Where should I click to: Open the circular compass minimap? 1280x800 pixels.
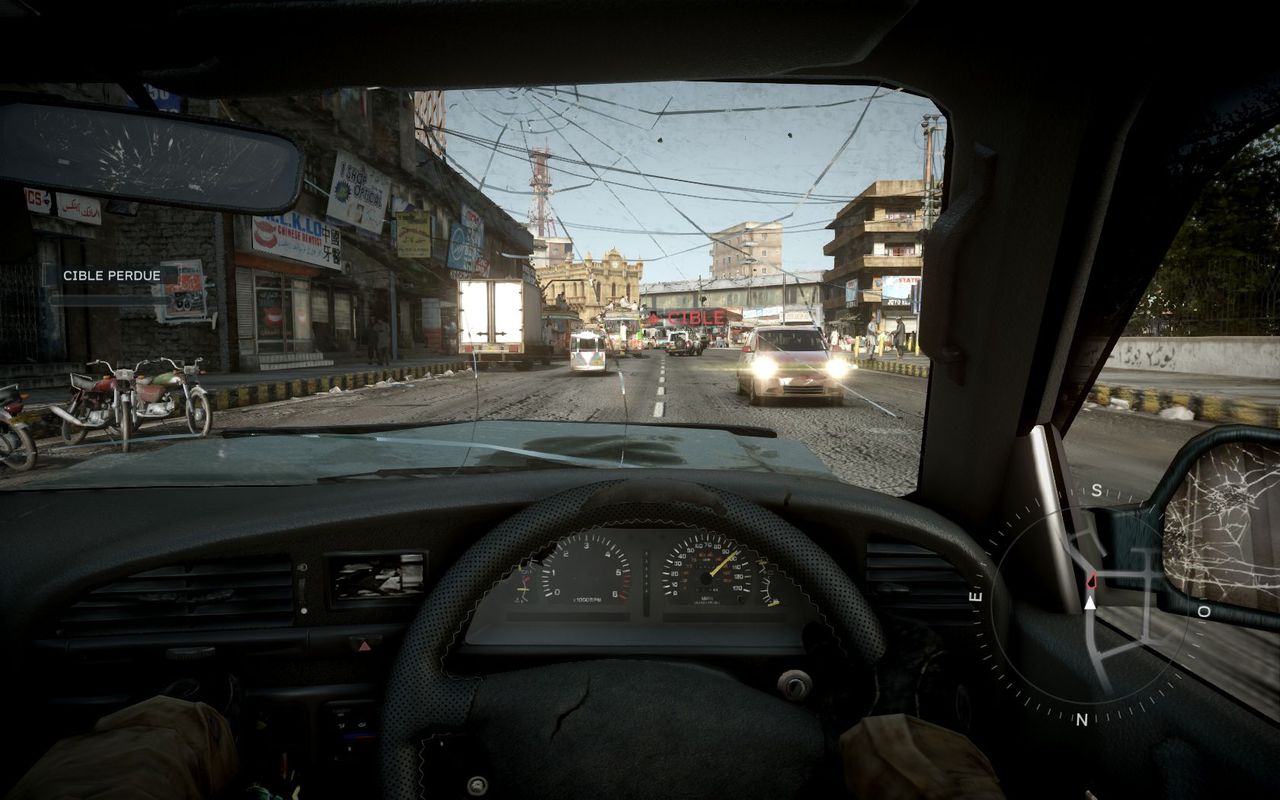tap(1090, 604)
